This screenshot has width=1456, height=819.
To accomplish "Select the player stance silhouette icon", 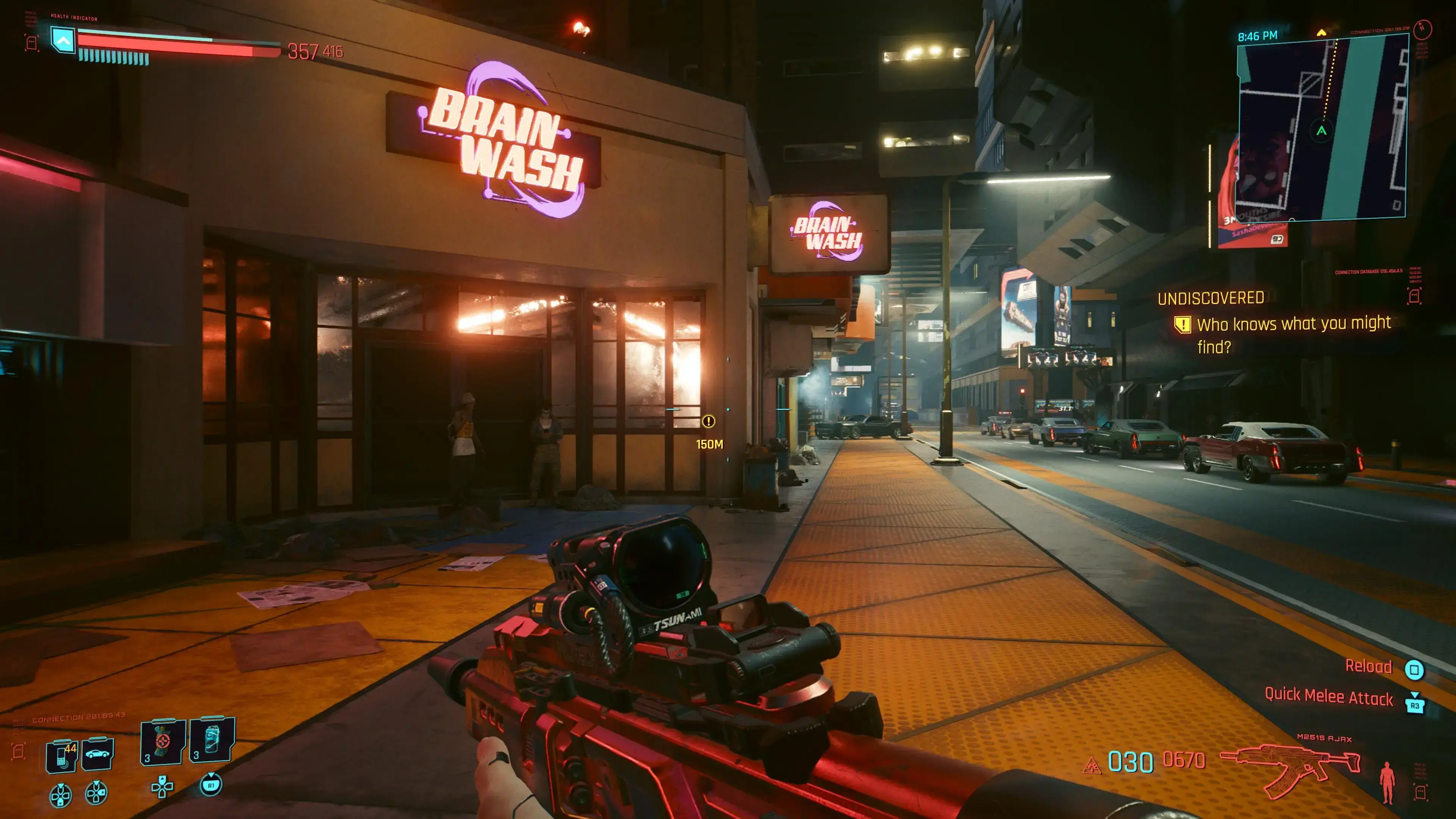I will [x=1387, y=781].
